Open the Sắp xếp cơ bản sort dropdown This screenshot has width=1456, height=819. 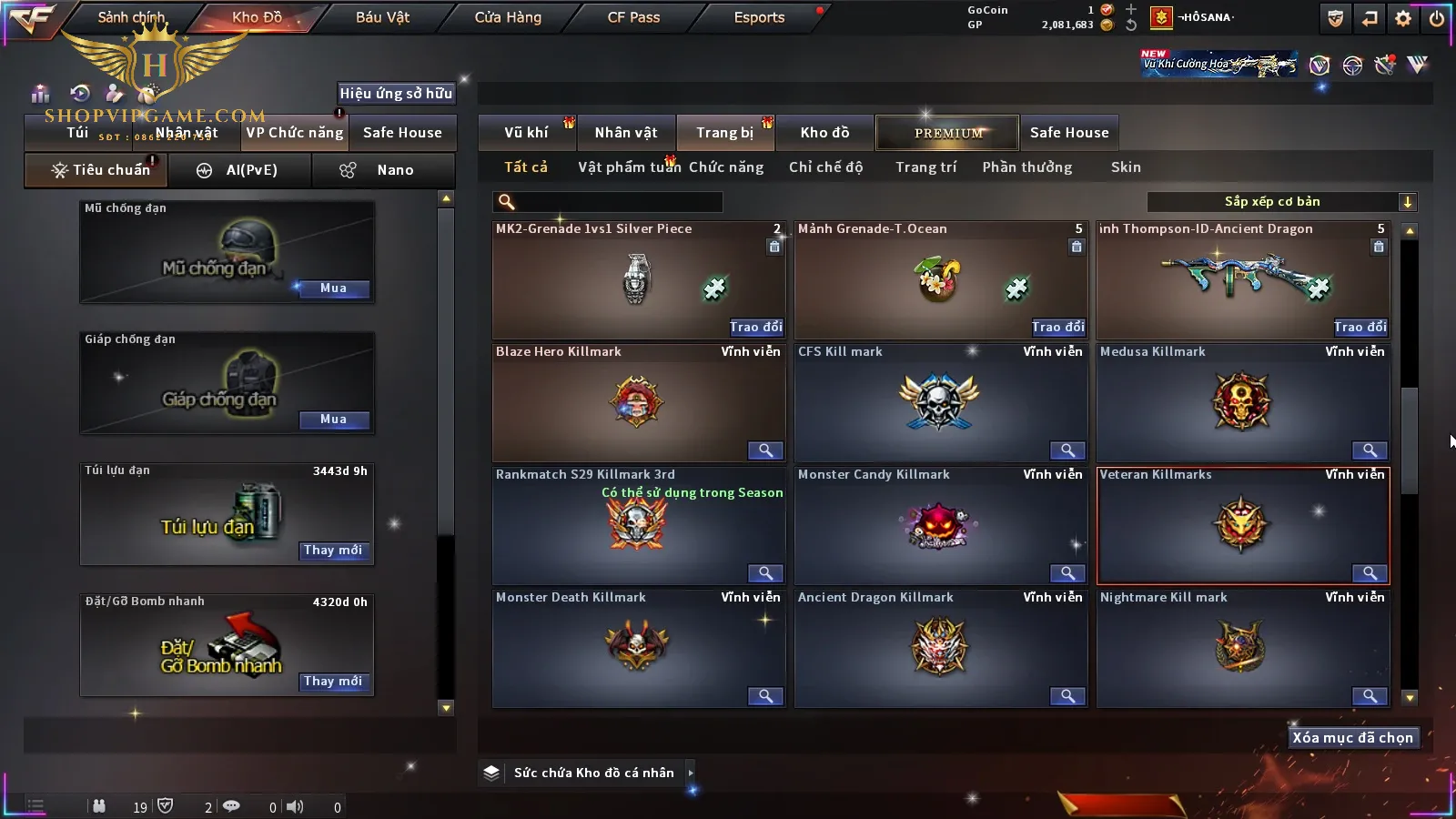[x=1281, y=202]
